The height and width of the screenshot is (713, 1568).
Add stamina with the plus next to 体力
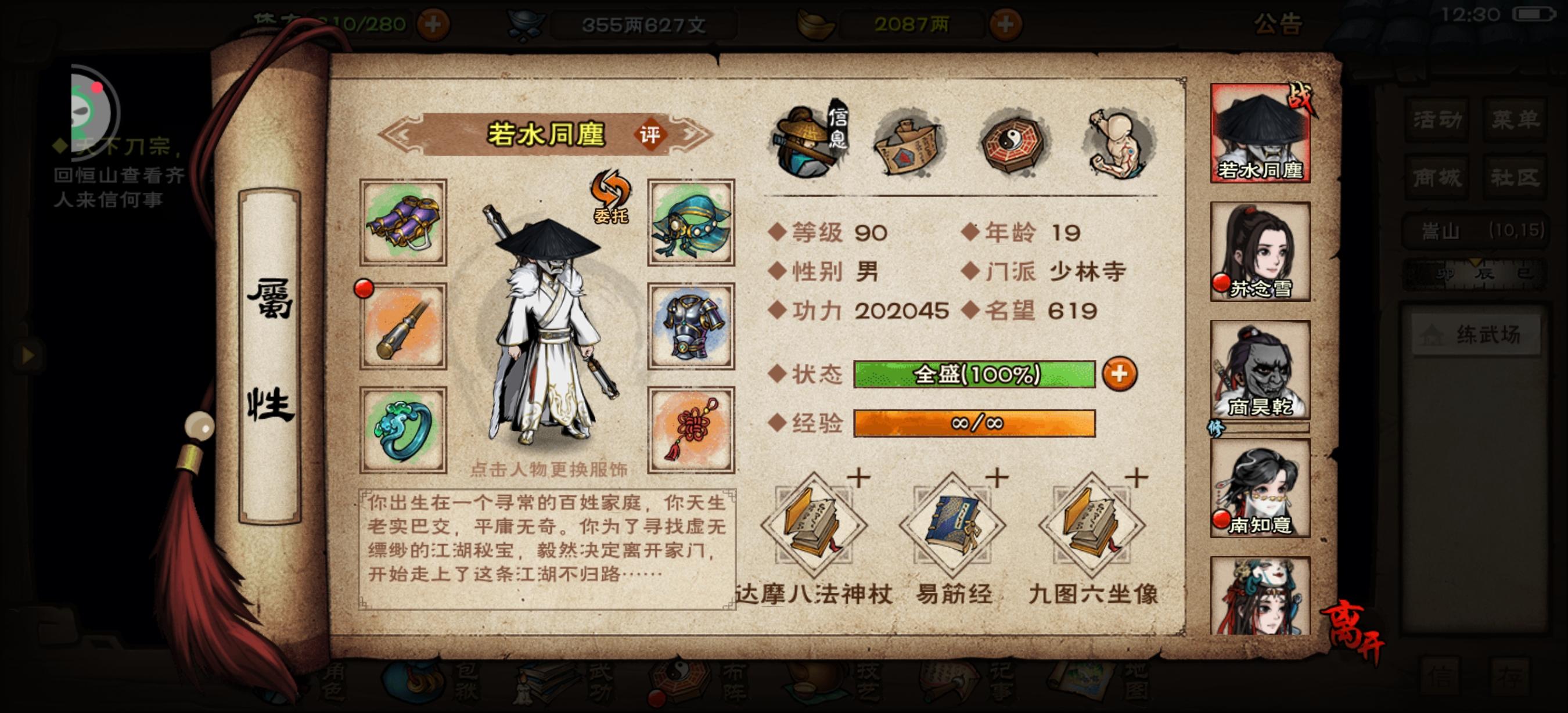(x=433, y=24)
